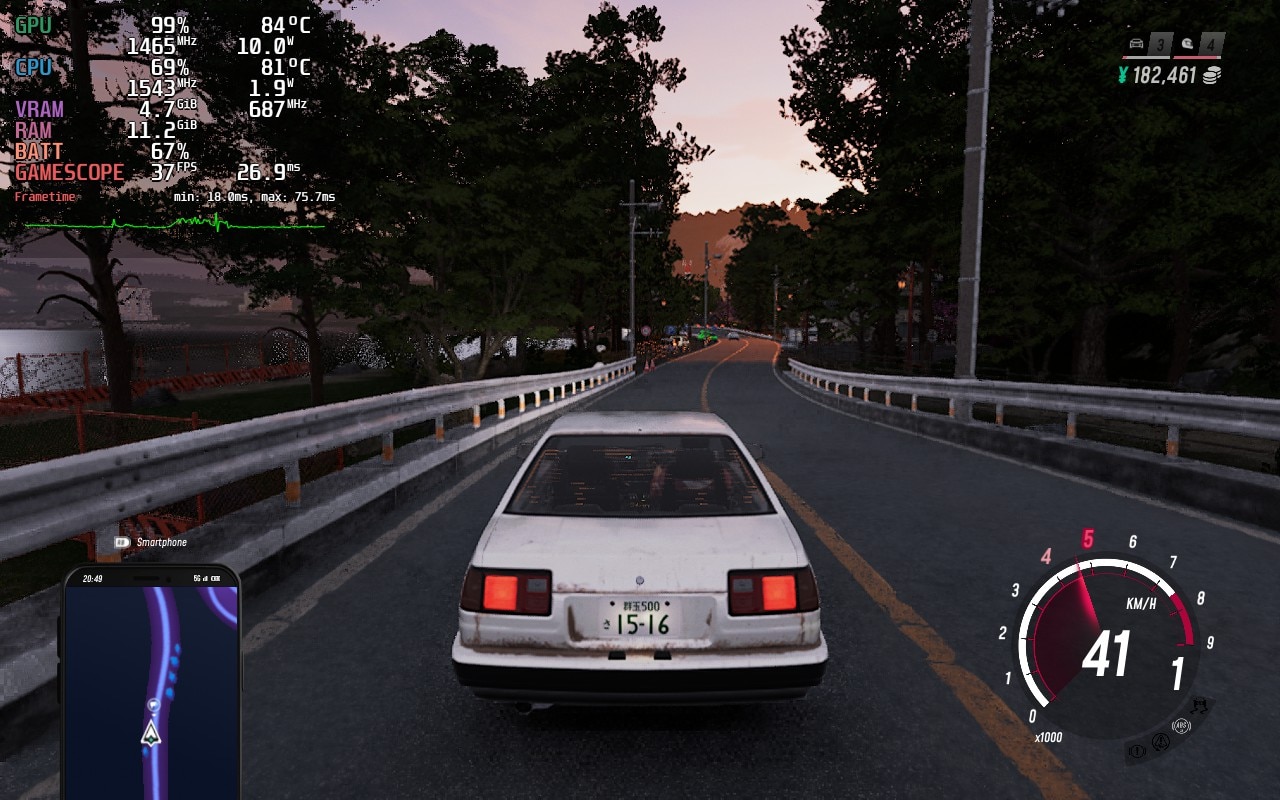Image resolution: width=1280 pixels, height=800 pixels.
Task: Toggle the ABS indicator icon
Action: [x=1180, y=727]
